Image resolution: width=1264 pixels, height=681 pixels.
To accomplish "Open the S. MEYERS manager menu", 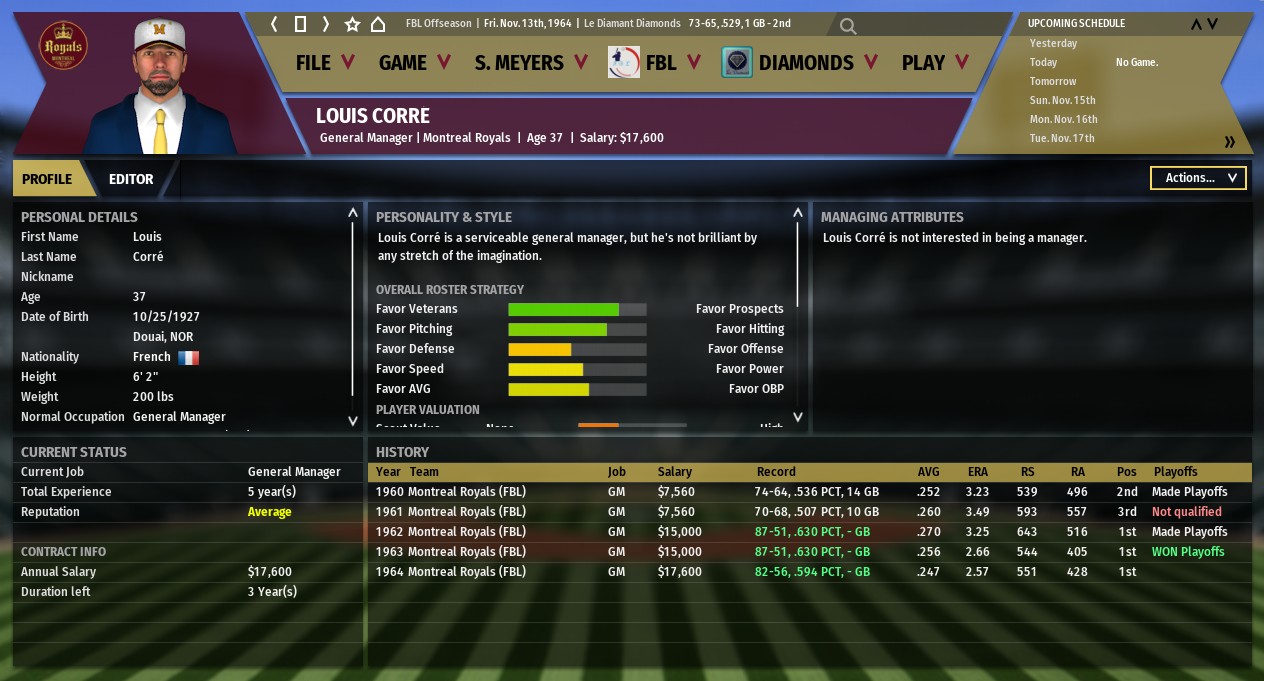I will pos(530,63).
